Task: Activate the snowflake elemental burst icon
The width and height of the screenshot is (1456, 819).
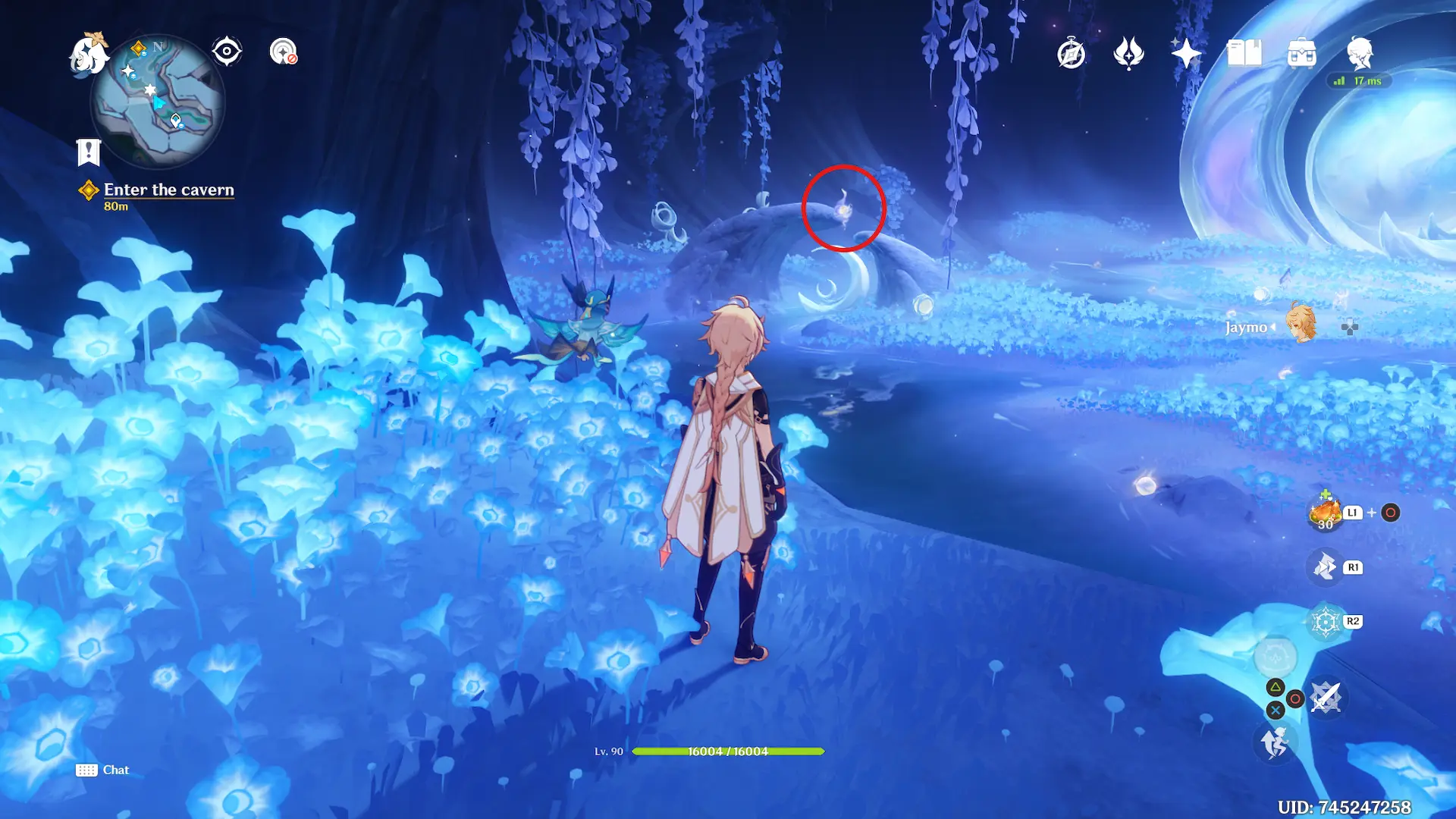Action: tap(1326, 622)
